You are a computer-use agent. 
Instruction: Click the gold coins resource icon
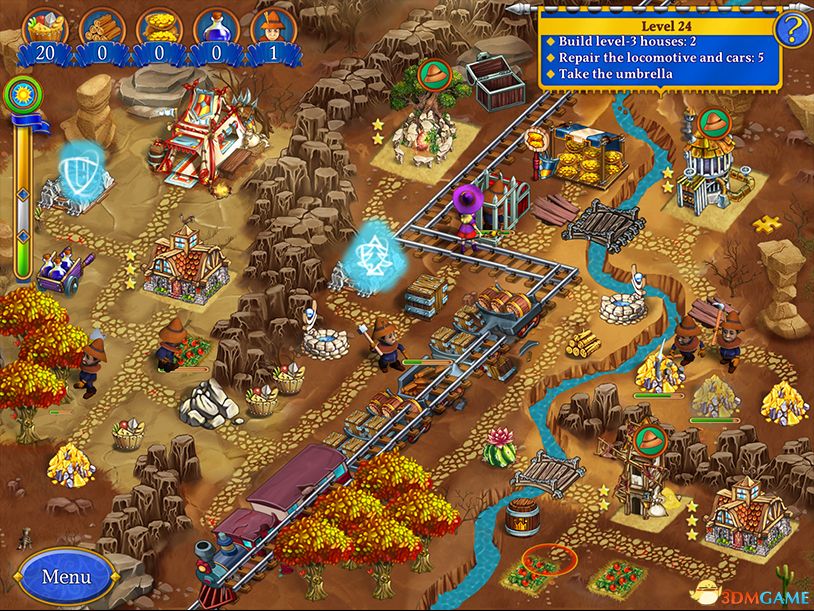[157, 26]
